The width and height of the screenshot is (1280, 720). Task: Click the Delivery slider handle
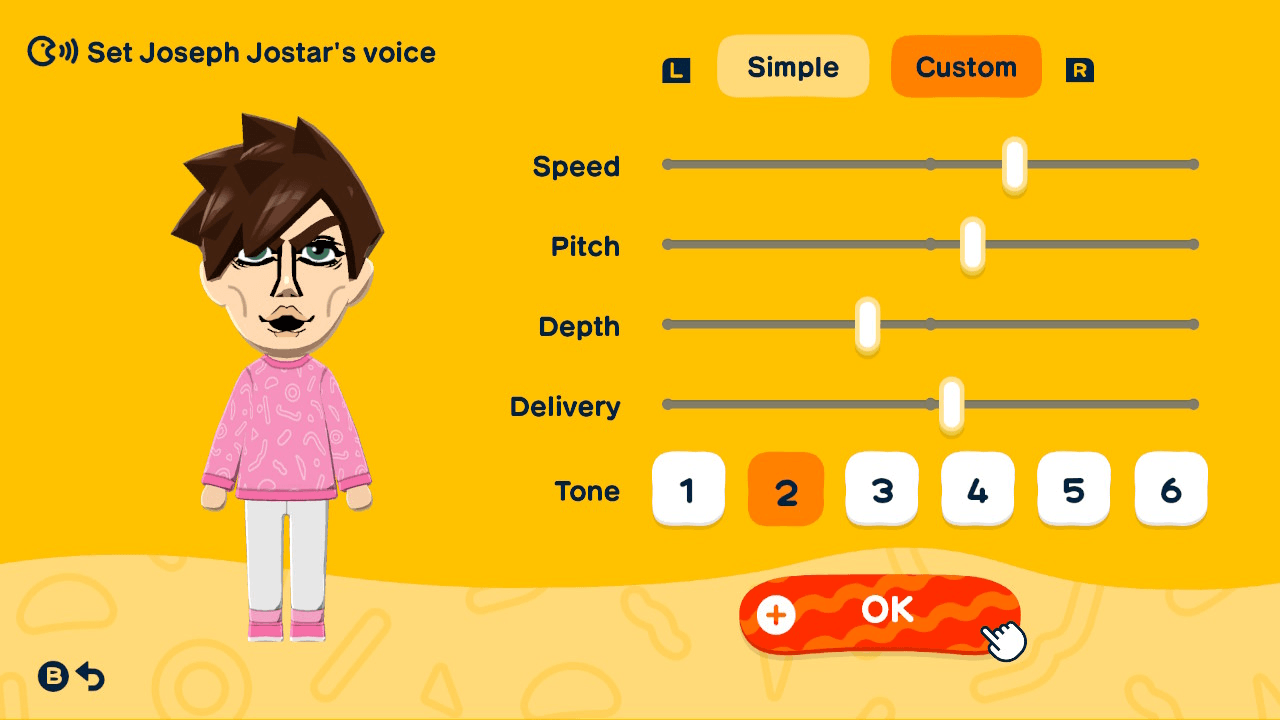pos(951,404)
